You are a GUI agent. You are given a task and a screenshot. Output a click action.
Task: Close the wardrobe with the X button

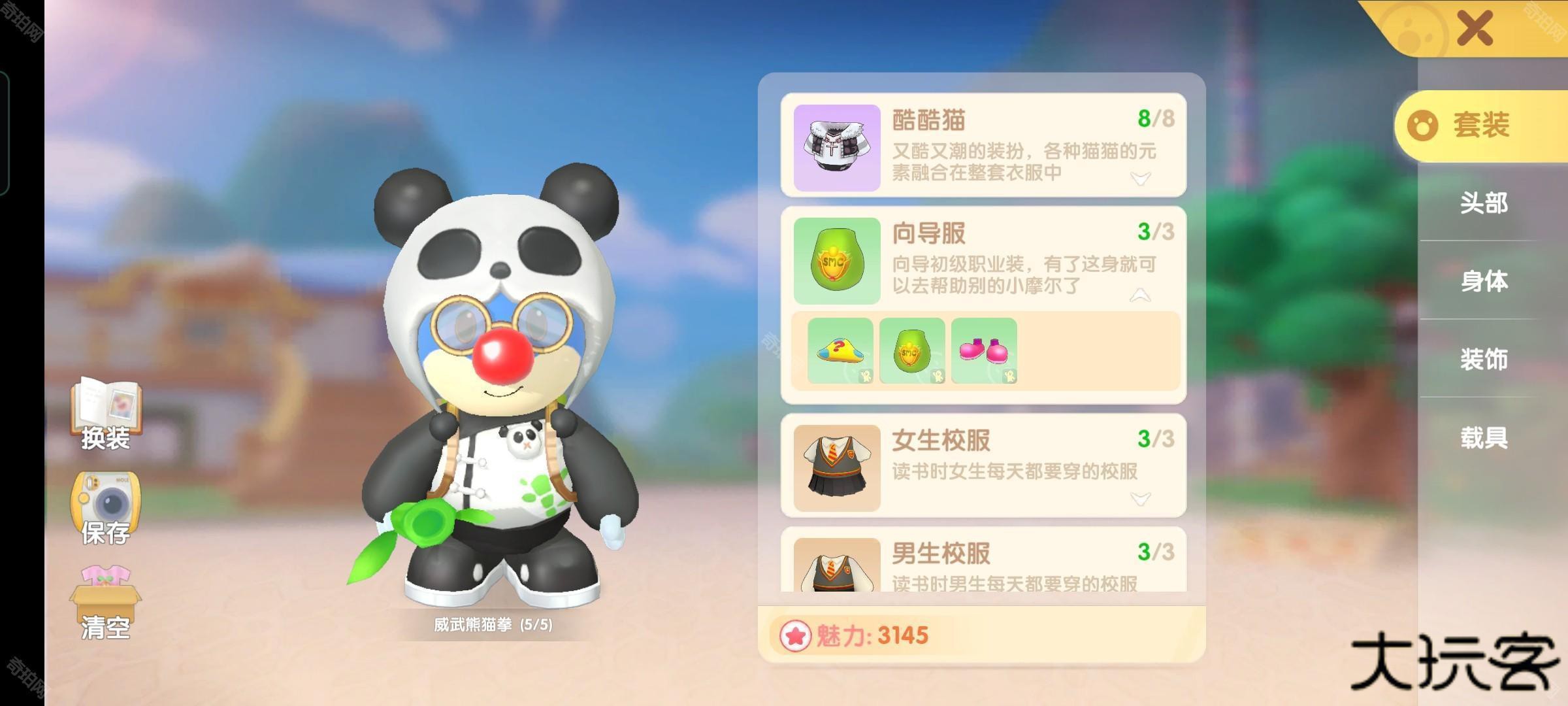click(1475, 28)
